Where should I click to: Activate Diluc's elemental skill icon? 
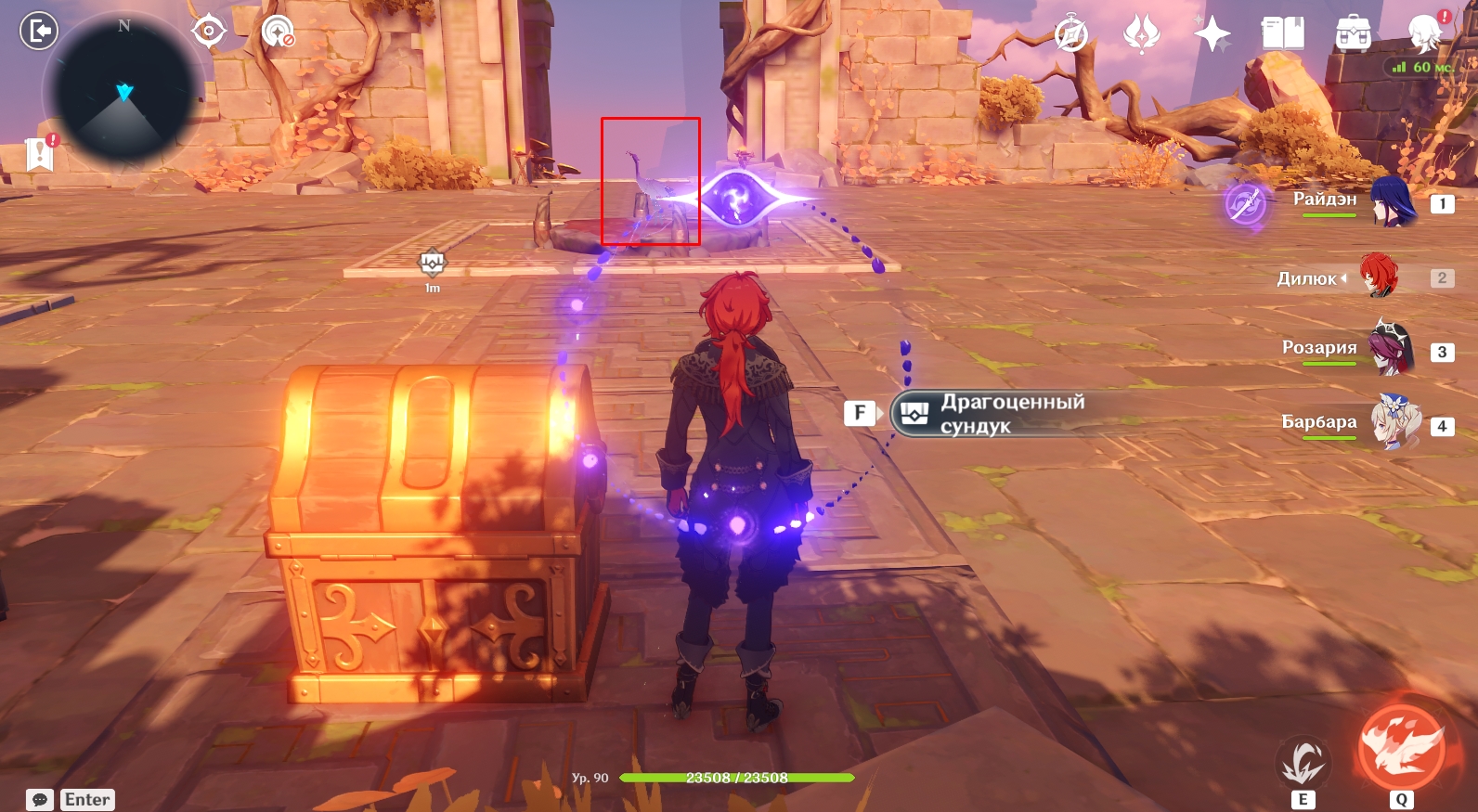click(x=1303, y=764)
